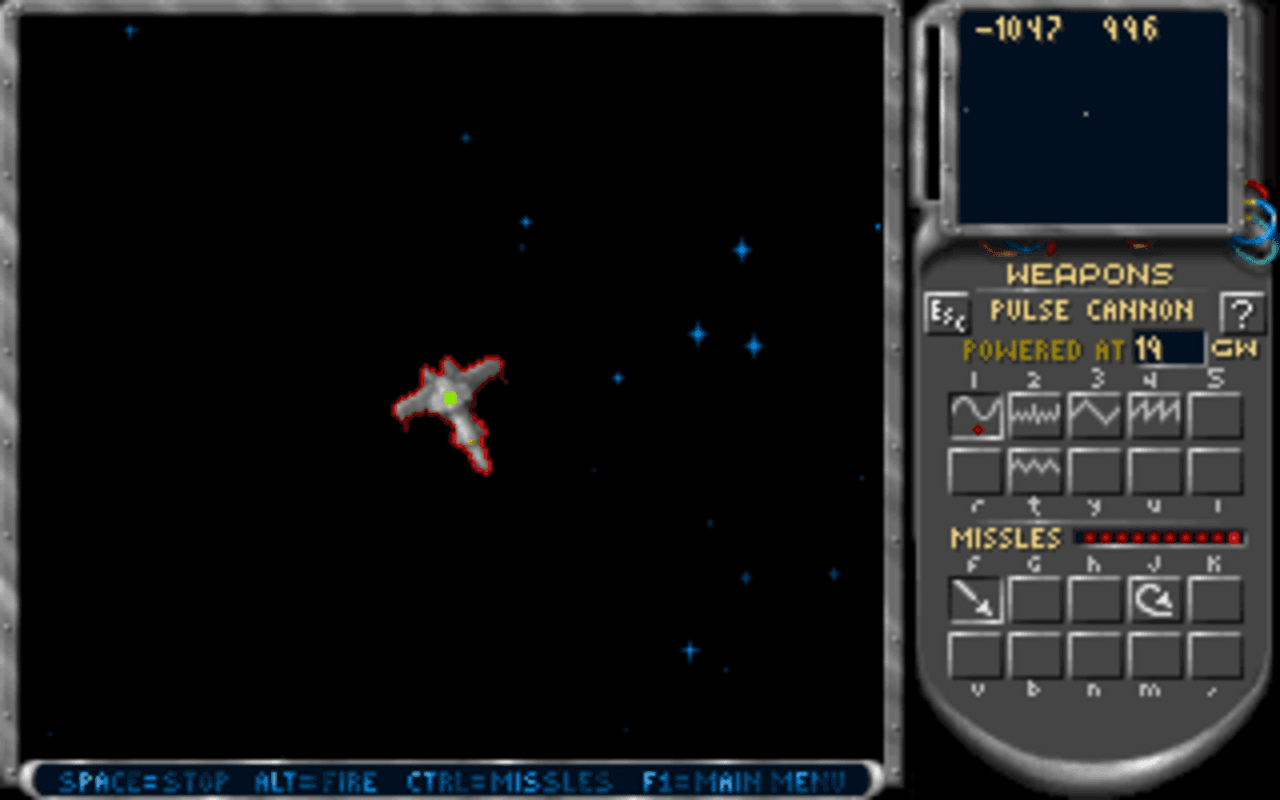
Task: Select the weapon assigned to key t
Action: click(x=1034, y=468)
